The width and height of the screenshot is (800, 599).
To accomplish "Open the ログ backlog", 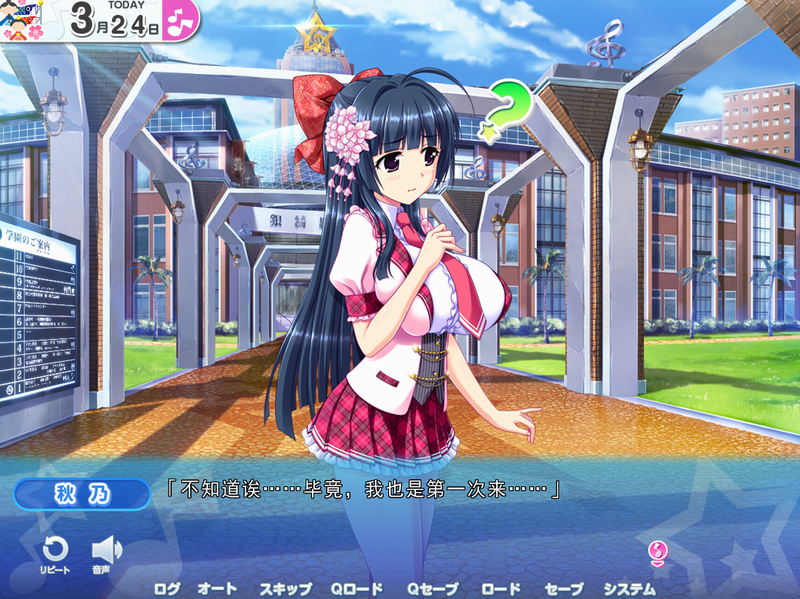I will 167,589.
